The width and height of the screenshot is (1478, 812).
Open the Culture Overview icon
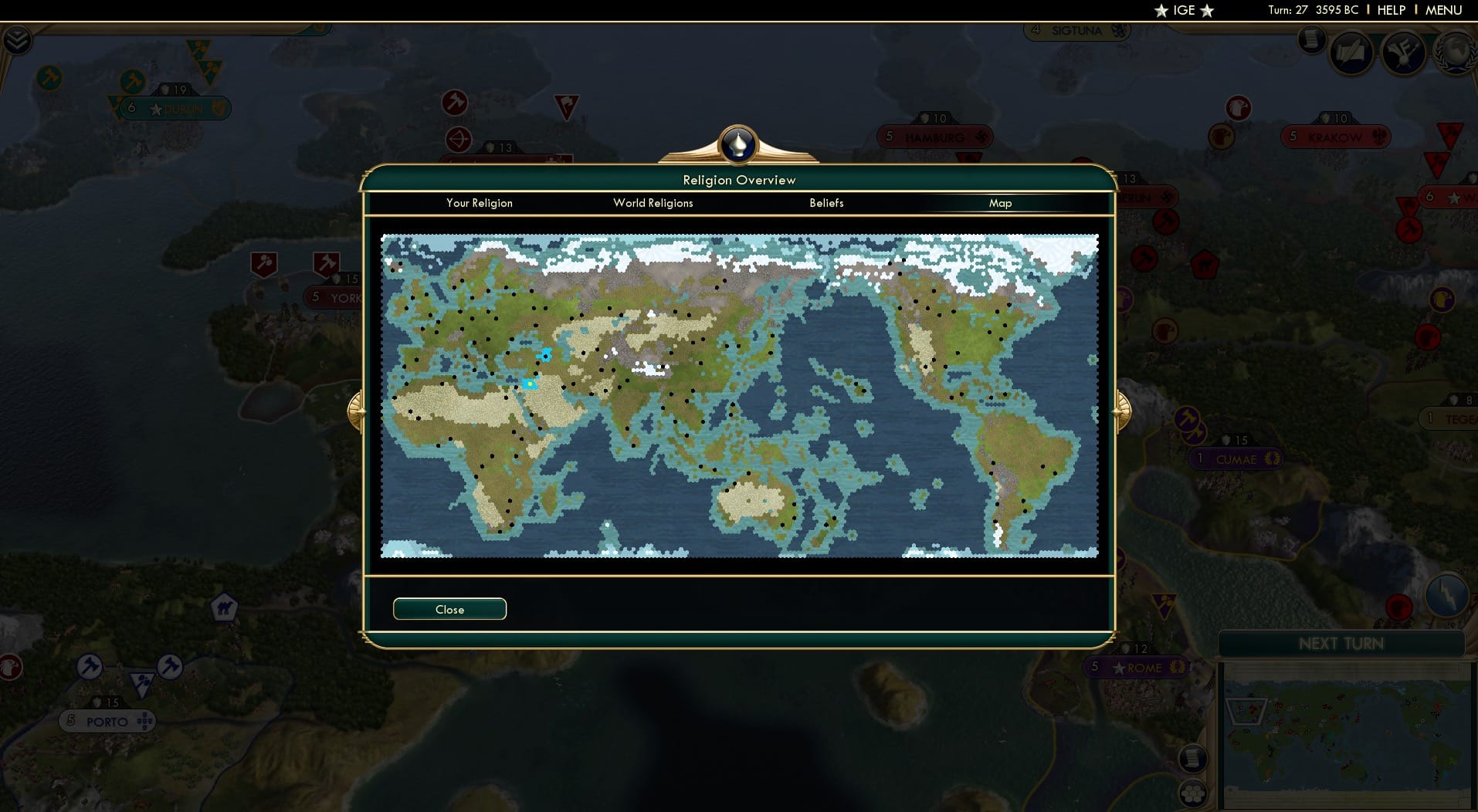[x=1404, y=52]
